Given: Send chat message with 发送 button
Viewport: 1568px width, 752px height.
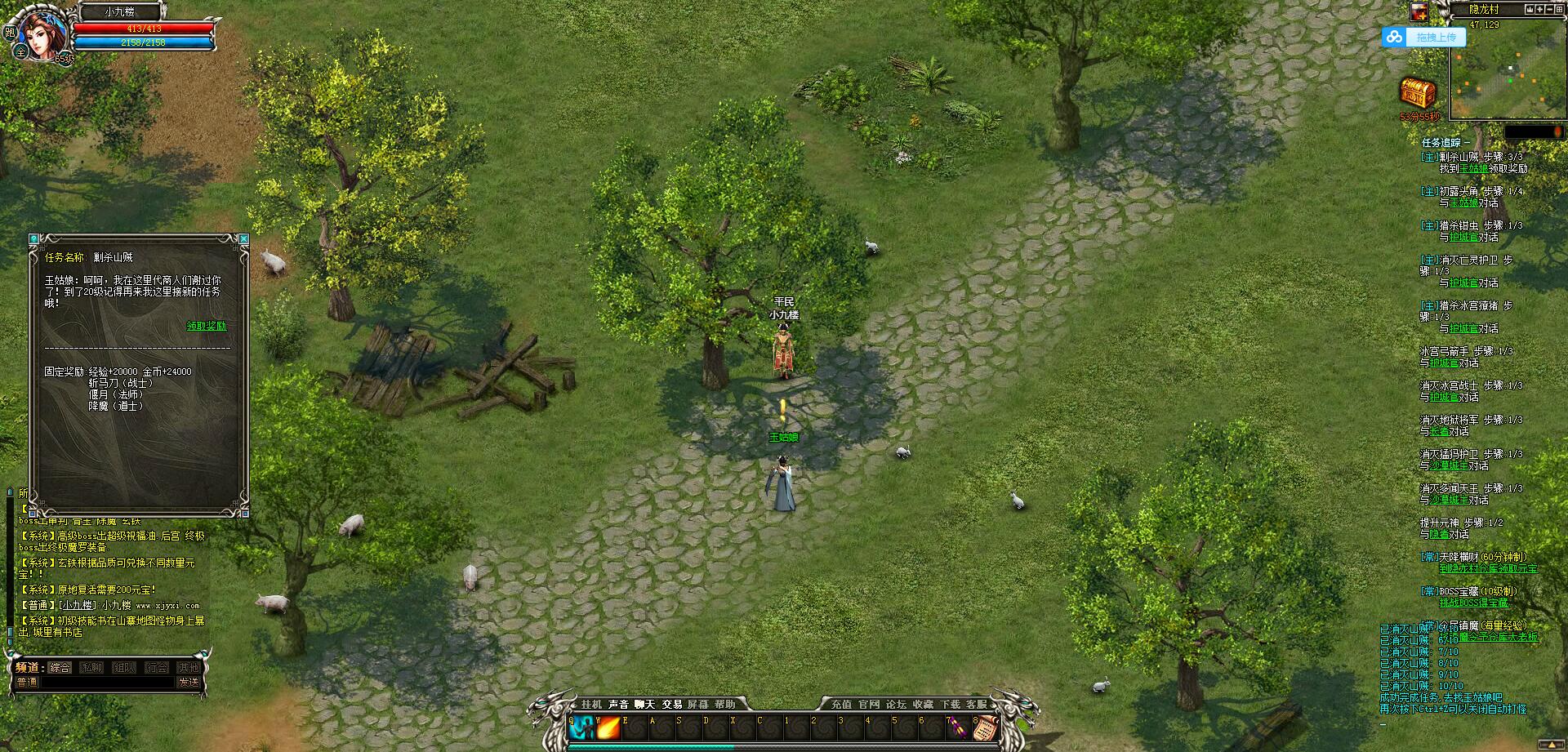Looking at the screenshot, I should [x=189, y=682].
